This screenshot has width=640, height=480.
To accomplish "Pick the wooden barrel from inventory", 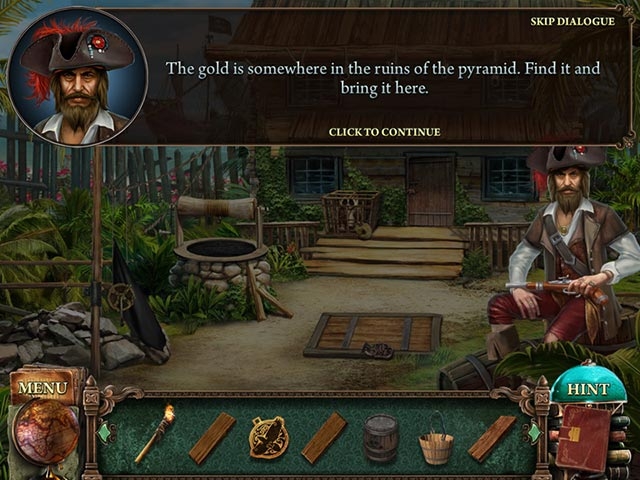I will pos(381,437).
